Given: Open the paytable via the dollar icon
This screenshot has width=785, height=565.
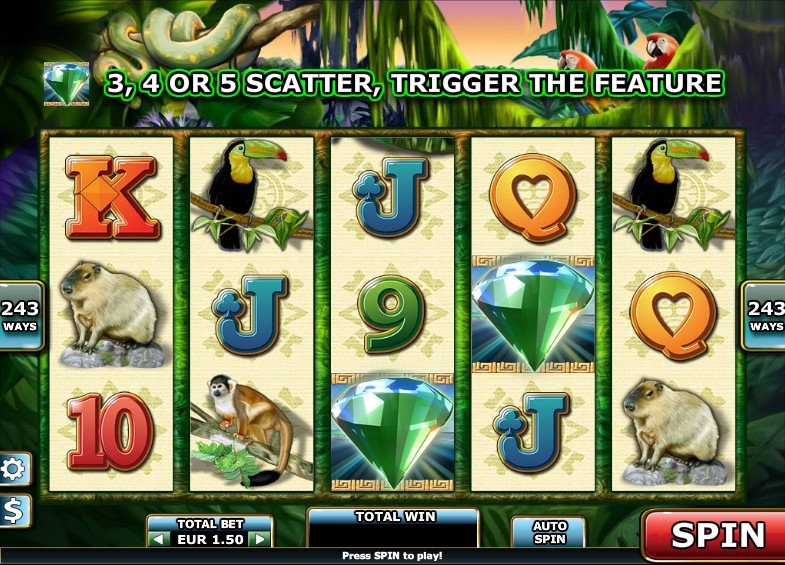Looking at the screenshot, I should (15, 510).
